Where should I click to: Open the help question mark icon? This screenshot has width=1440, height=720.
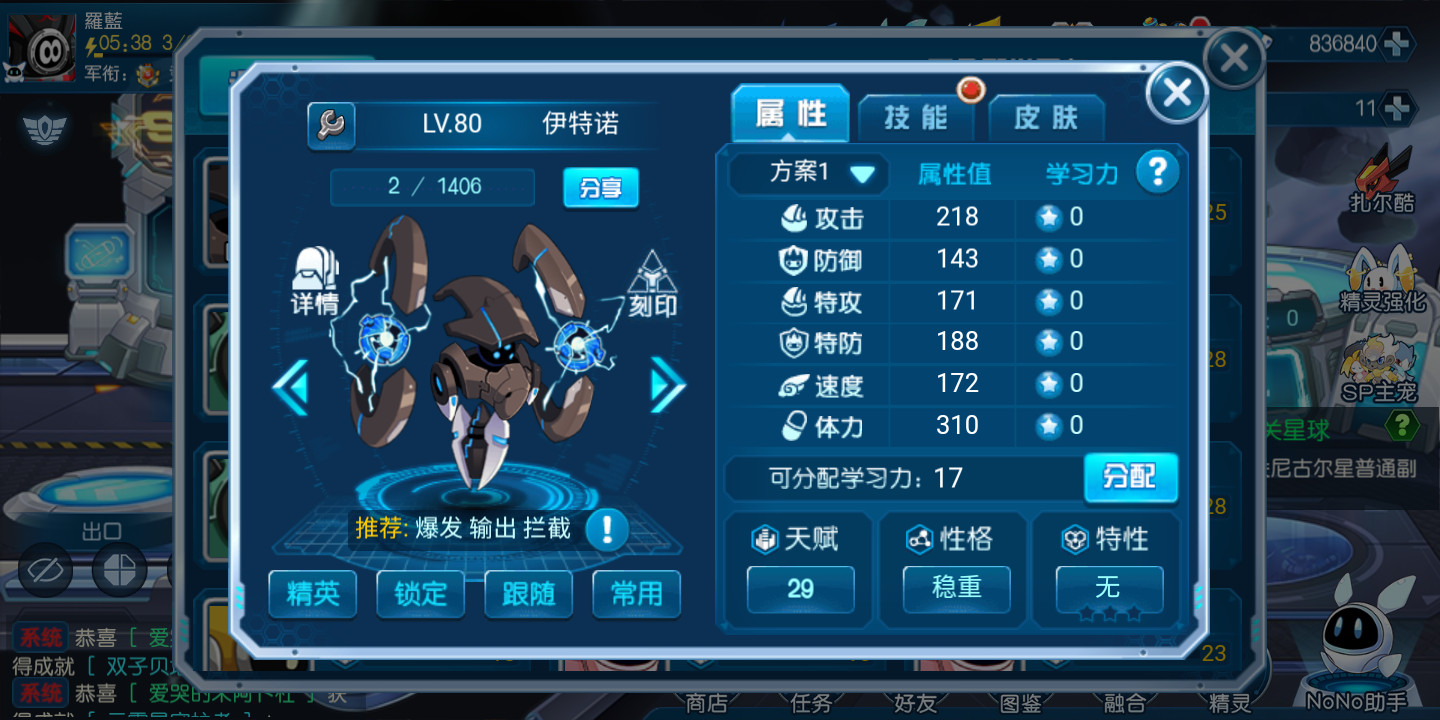click(1157, 172)
